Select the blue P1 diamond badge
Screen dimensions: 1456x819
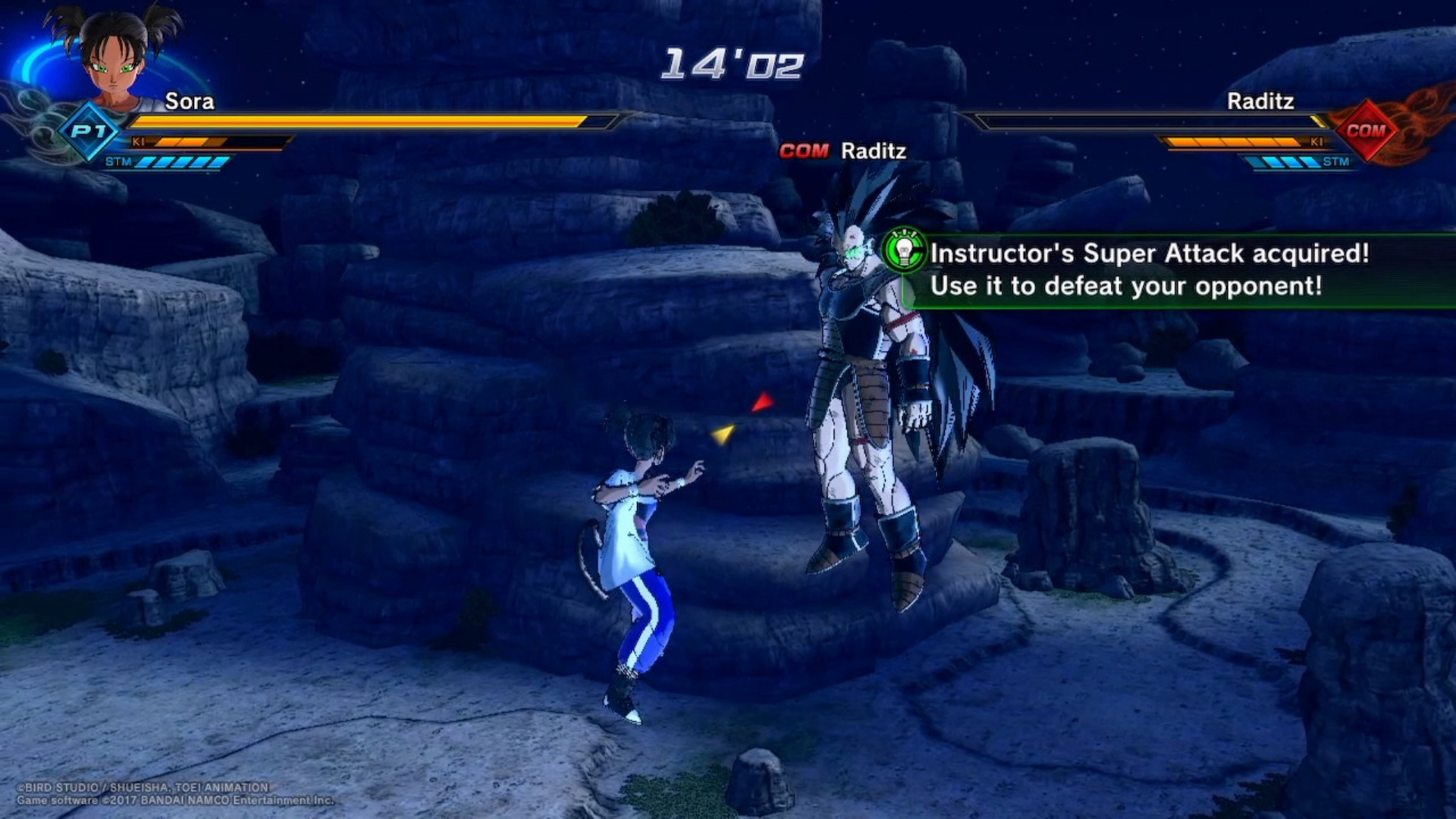[x=89, y=131]
